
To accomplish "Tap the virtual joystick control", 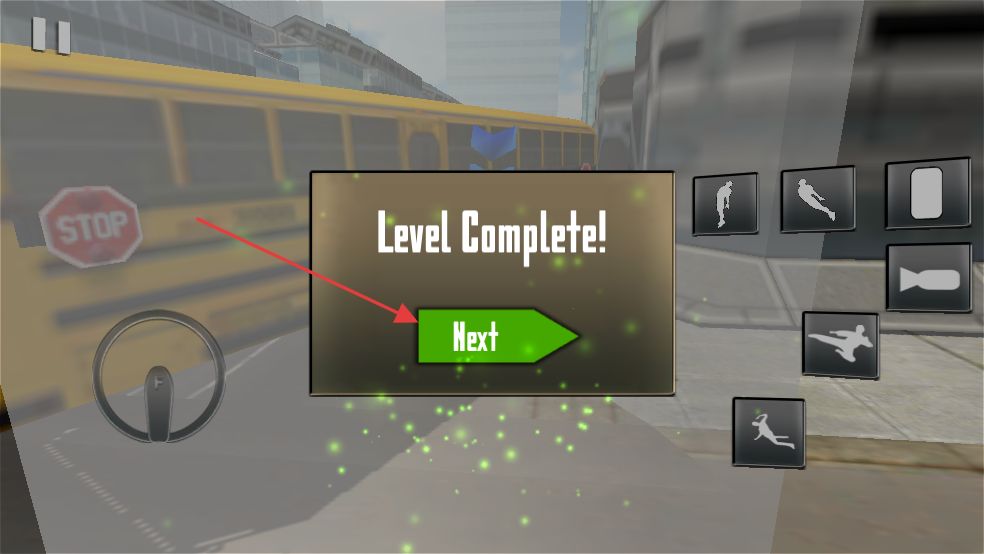I will tap(158, 377).
